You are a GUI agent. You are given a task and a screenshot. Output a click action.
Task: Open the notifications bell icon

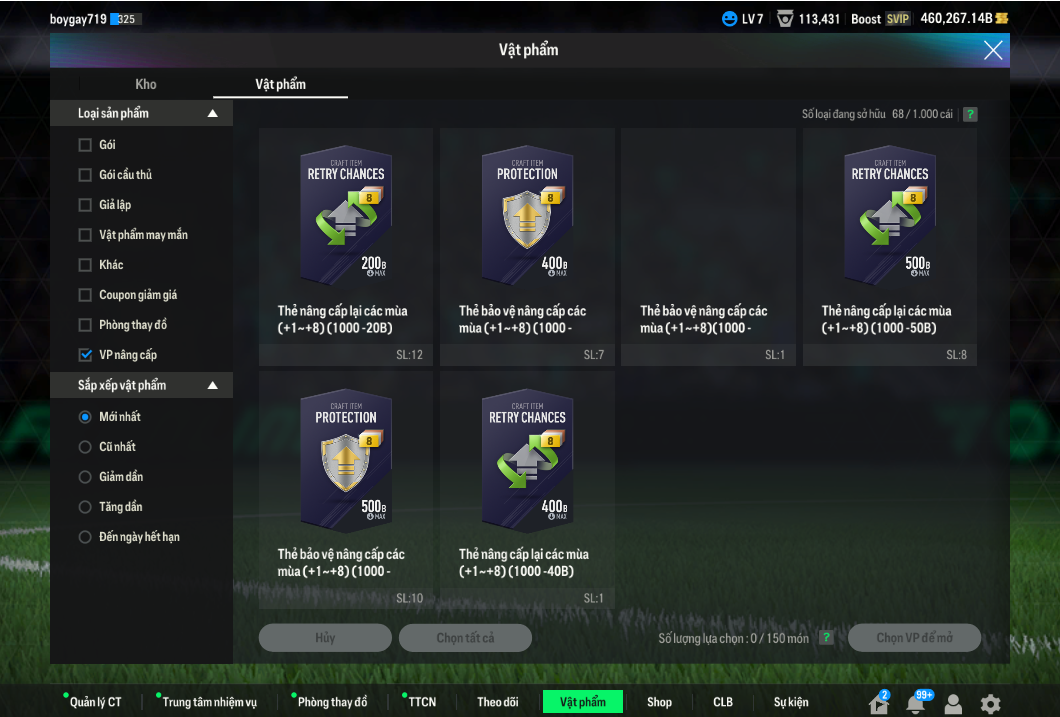pos(915,703)
